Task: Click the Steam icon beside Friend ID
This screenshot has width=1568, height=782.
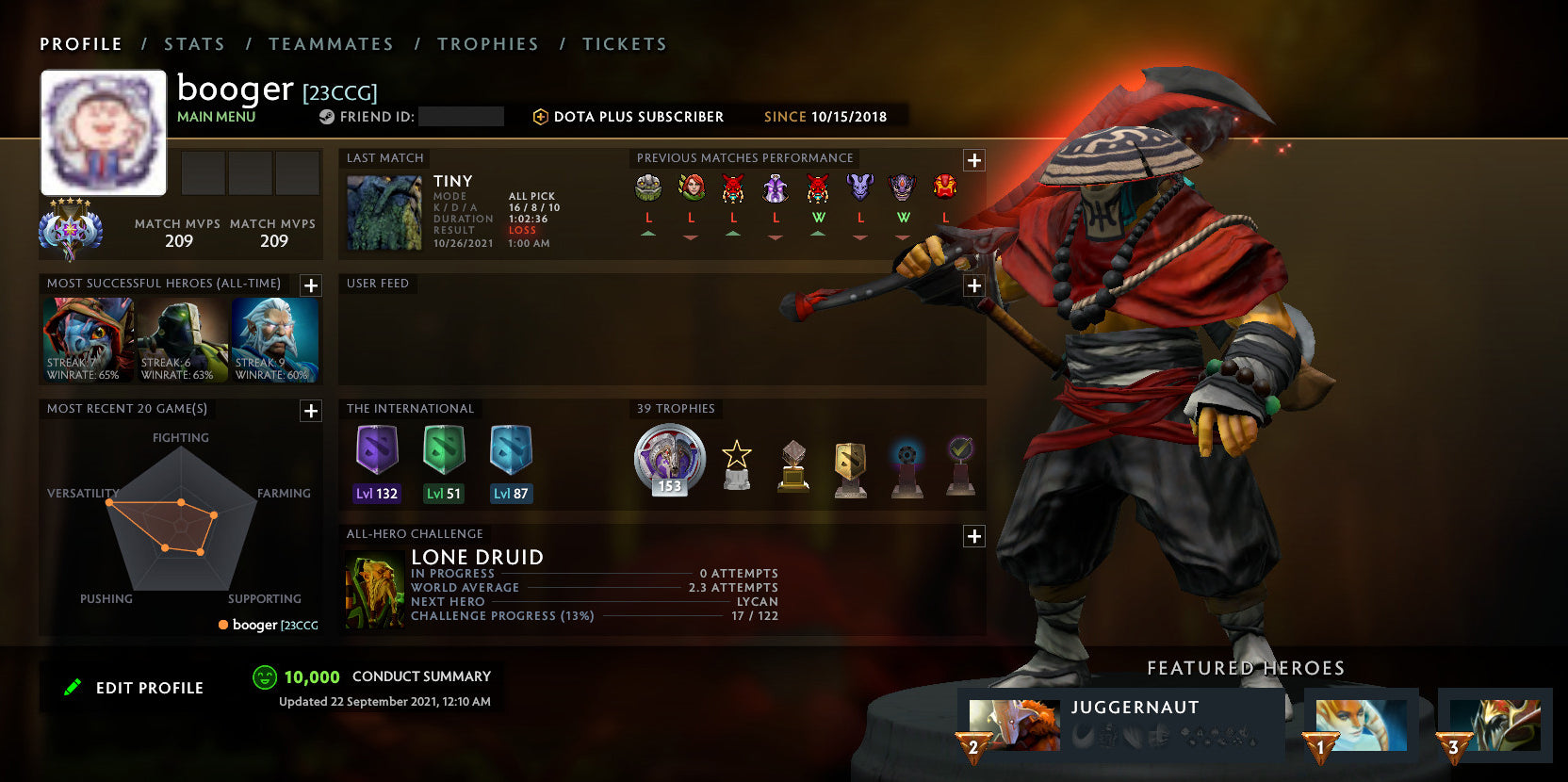Action: pyautogui.click(x=325, y=116)
